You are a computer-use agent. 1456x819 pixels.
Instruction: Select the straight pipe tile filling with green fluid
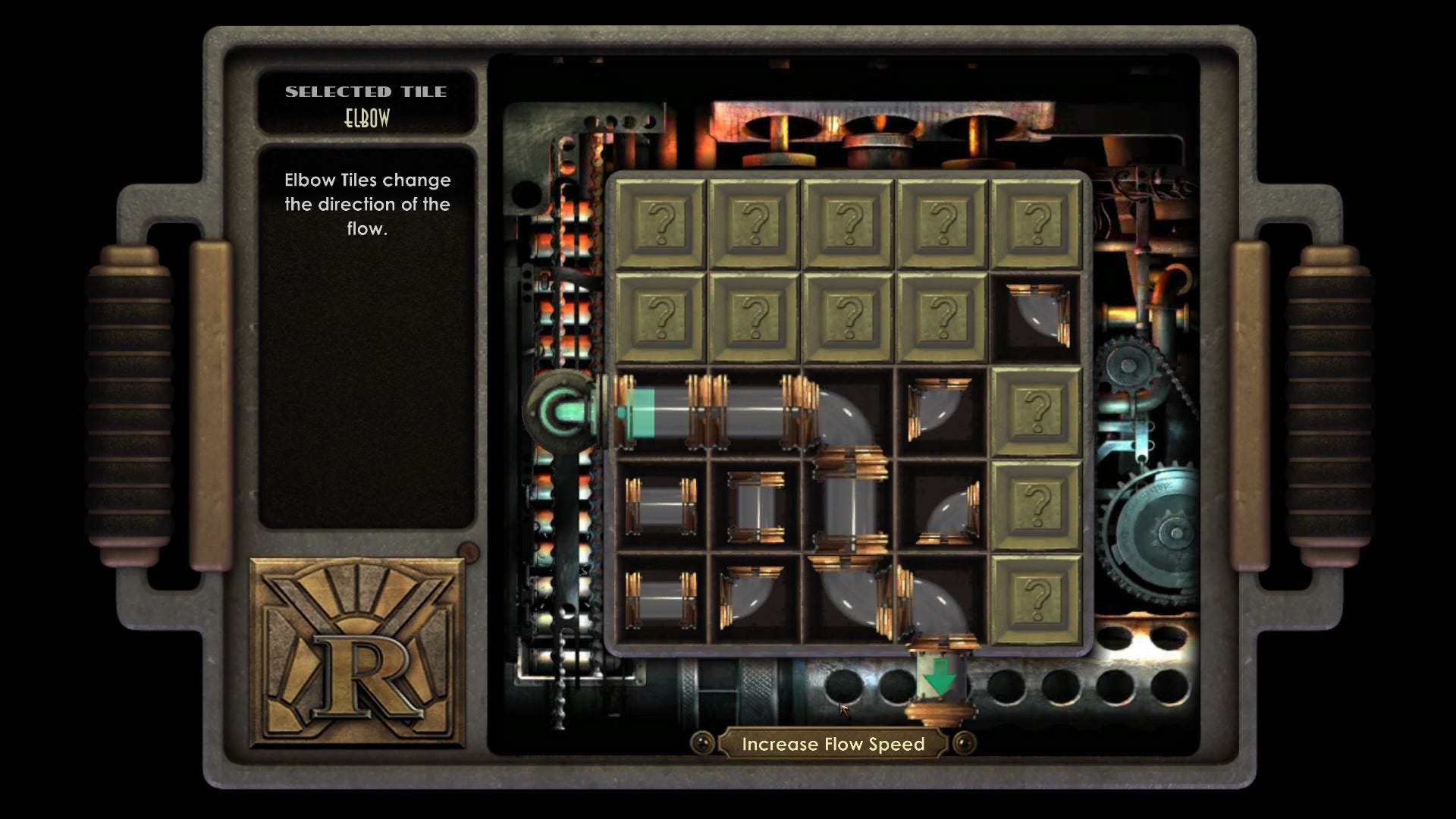tap(661, 412)
